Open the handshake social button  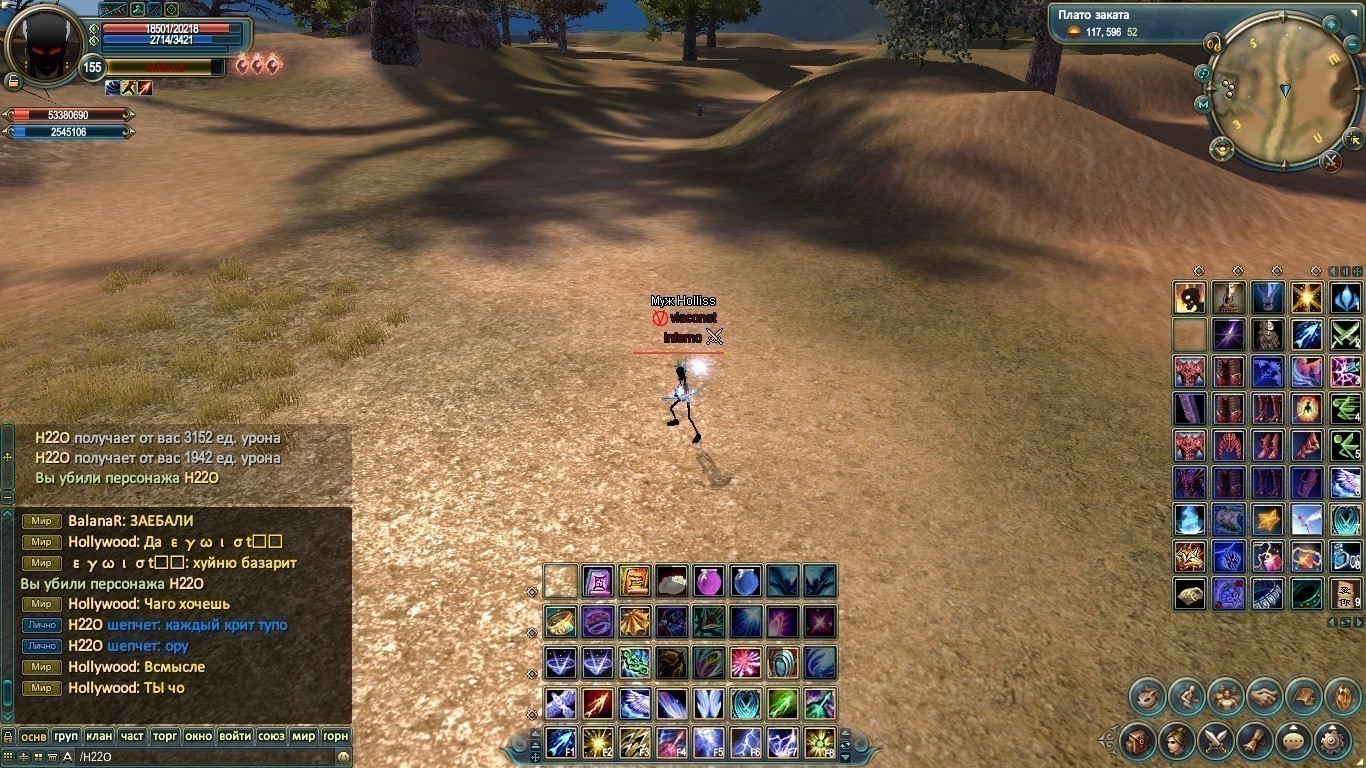click(1264, 696)
